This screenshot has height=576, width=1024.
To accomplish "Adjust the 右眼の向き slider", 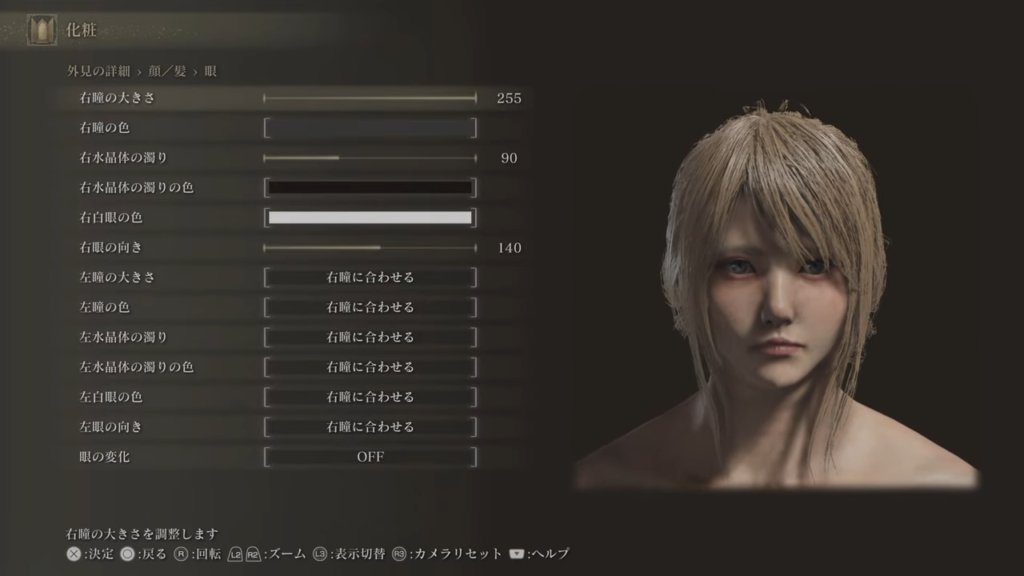I will point(370,248).
